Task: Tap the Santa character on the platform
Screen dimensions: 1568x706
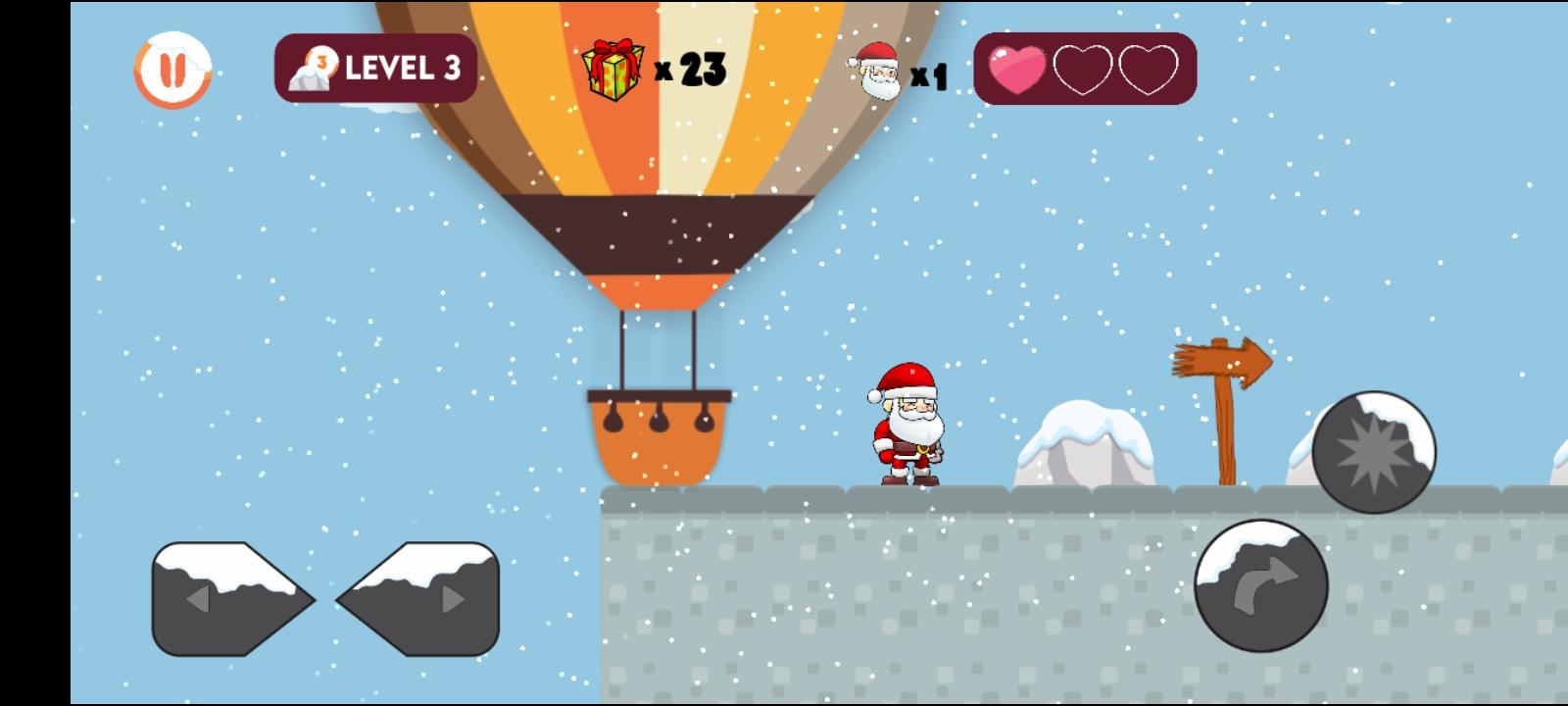Action: tap(906, 429)
